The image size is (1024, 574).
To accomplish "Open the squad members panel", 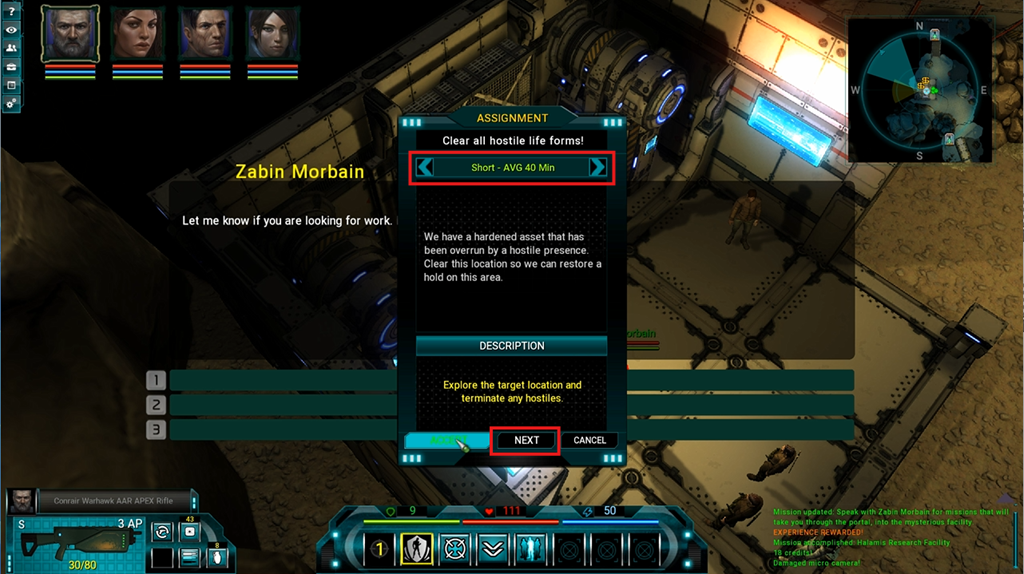I will point(11,48).
